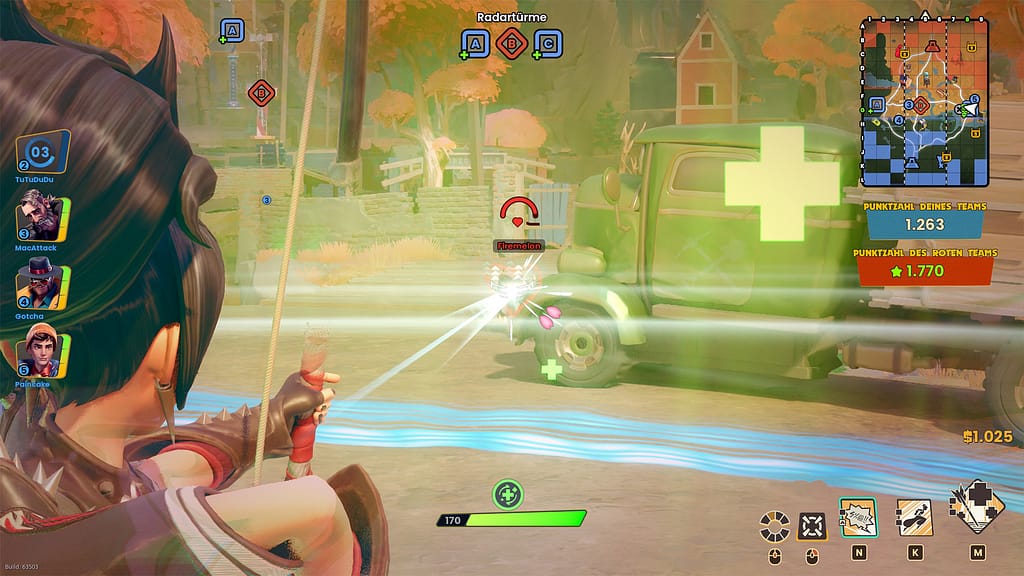Click the red radar tower B marker on minimap

point(920,104)
